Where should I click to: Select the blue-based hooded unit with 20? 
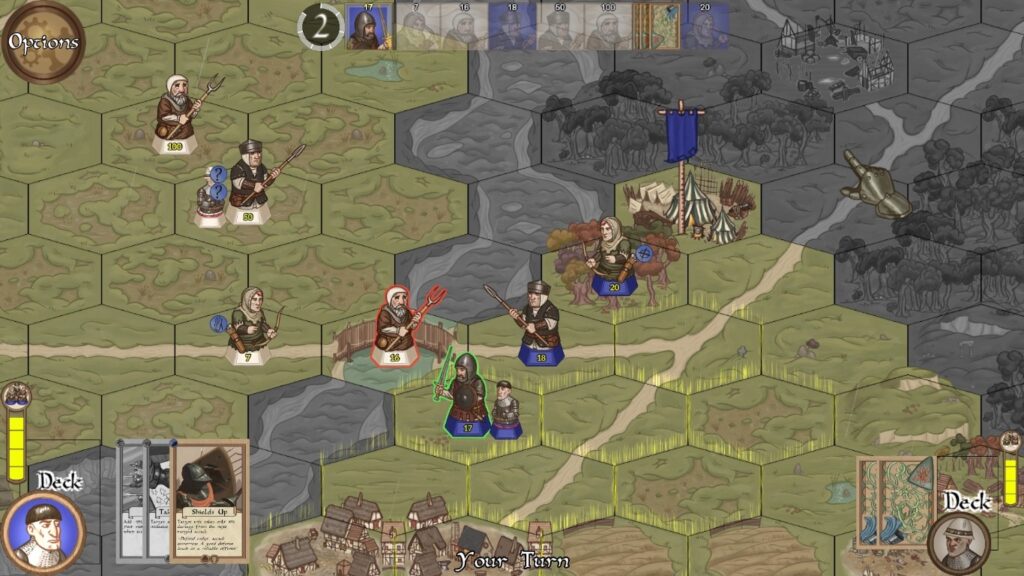point(612,258)
